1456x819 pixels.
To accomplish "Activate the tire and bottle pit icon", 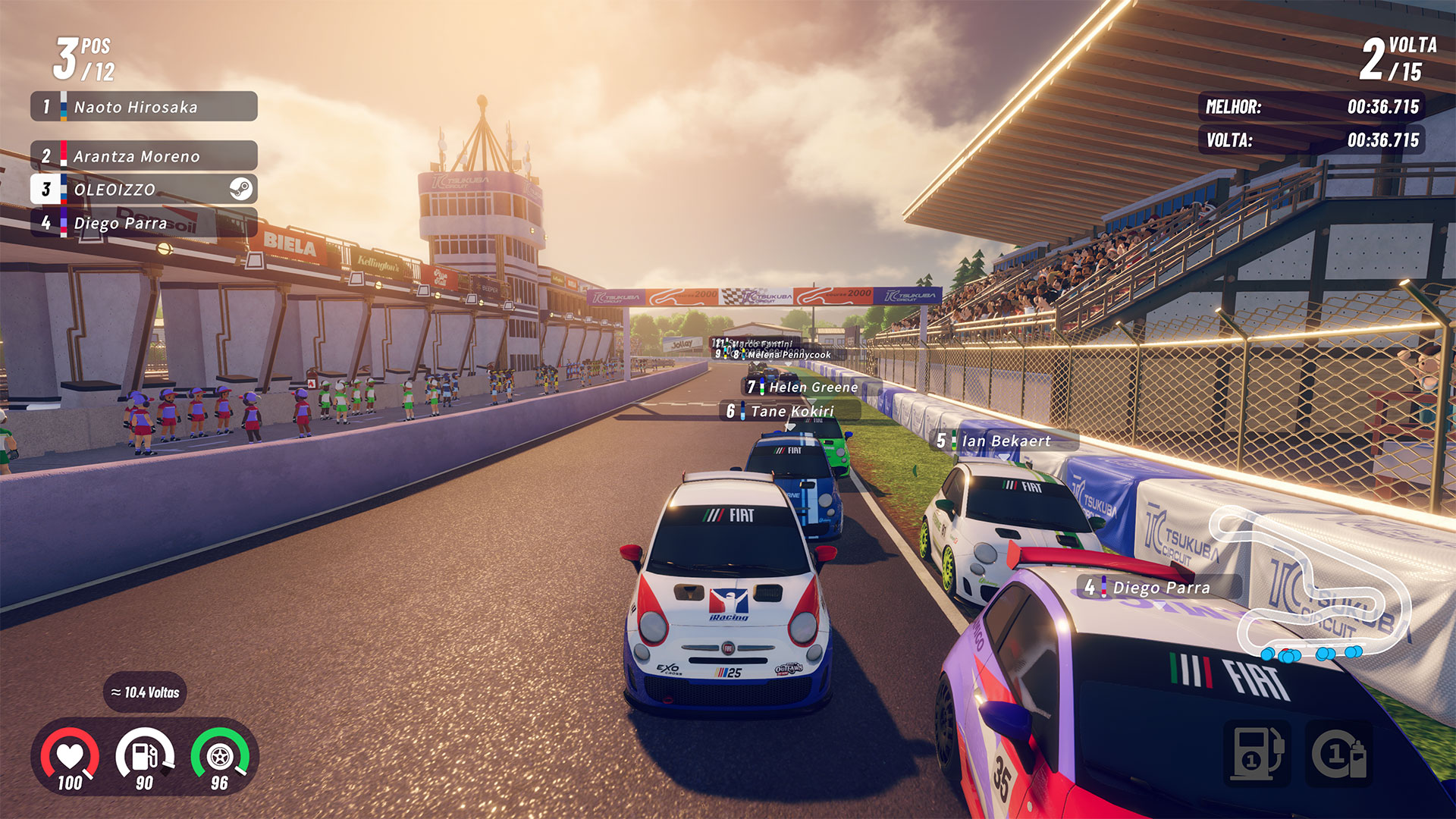I will point(1339,753).
